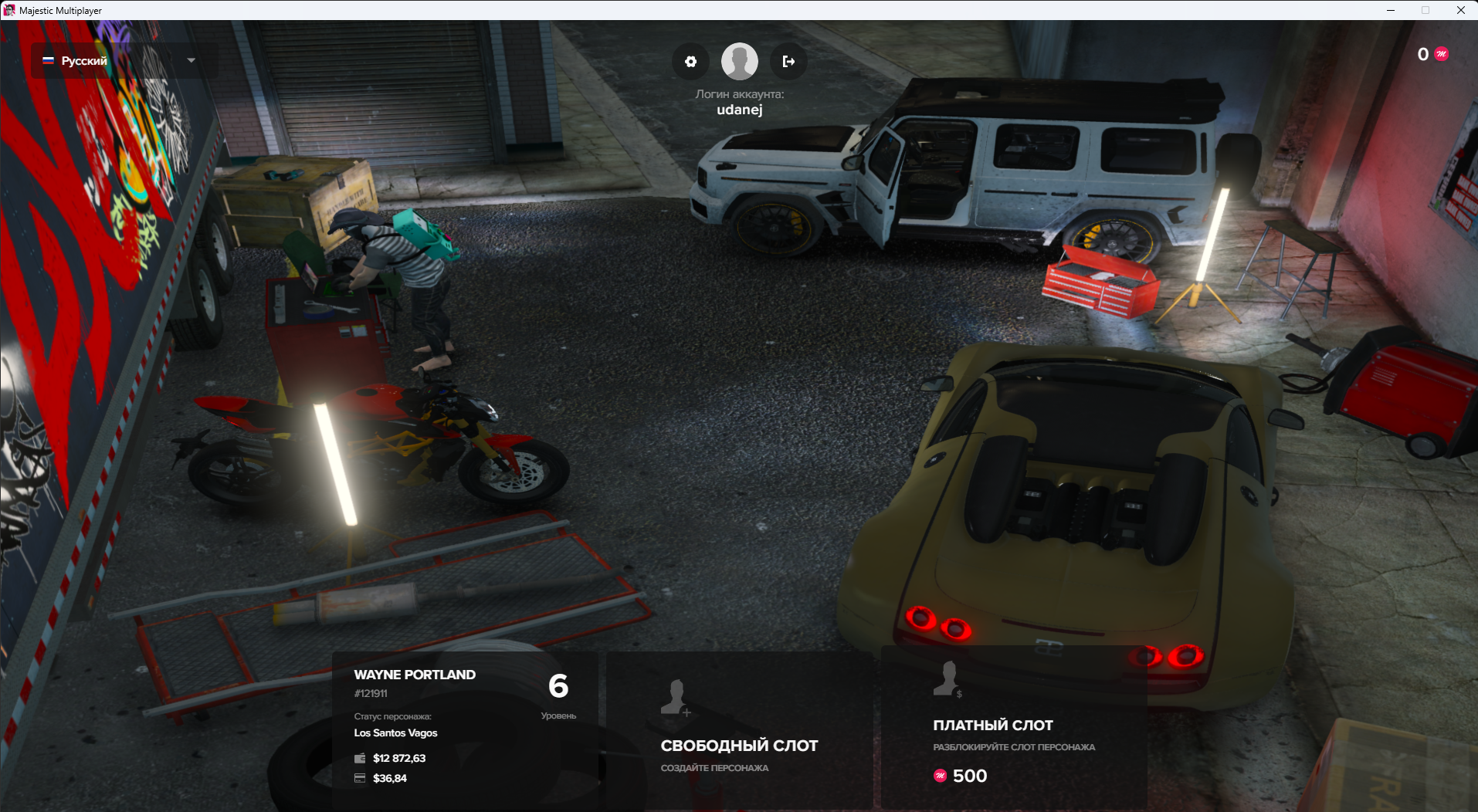Select the Wayne Portland character card
Screen dimensions: 1478x812
pos(465,729)
